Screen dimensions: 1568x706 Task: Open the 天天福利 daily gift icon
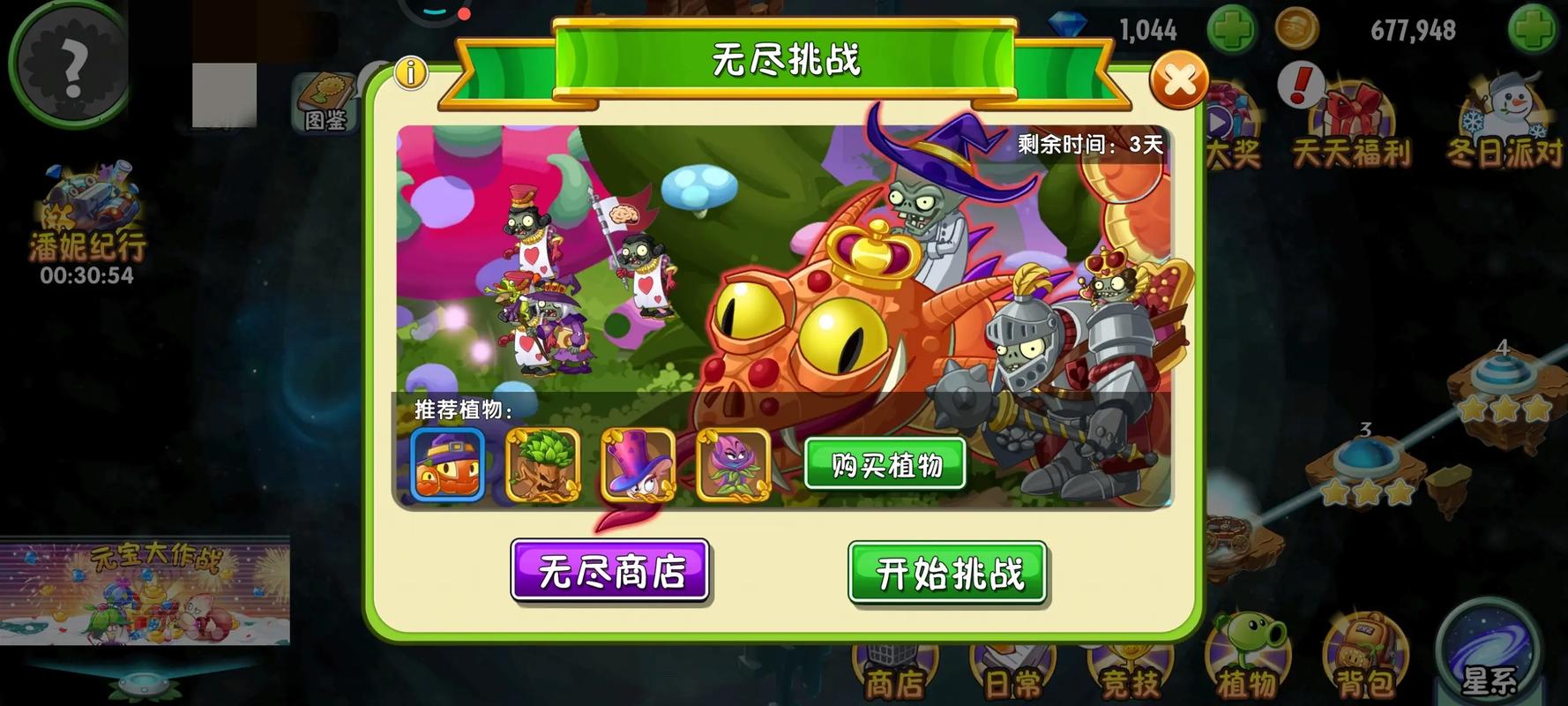pyautogui.click(x=1352, y=115)
